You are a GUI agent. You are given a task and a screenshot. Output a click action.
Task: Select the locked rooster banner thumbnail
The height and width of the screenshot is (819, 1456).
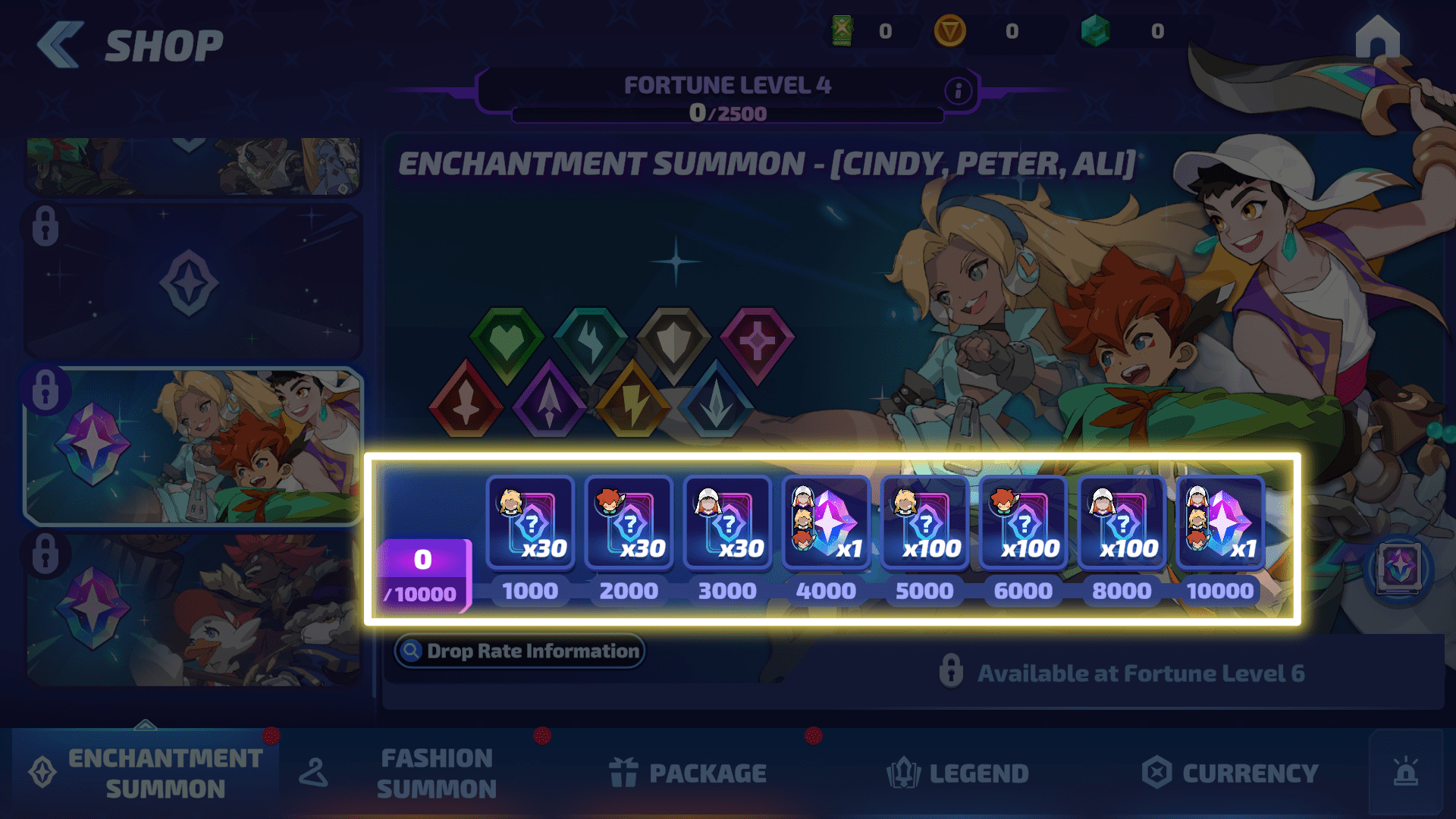[193, 610]
